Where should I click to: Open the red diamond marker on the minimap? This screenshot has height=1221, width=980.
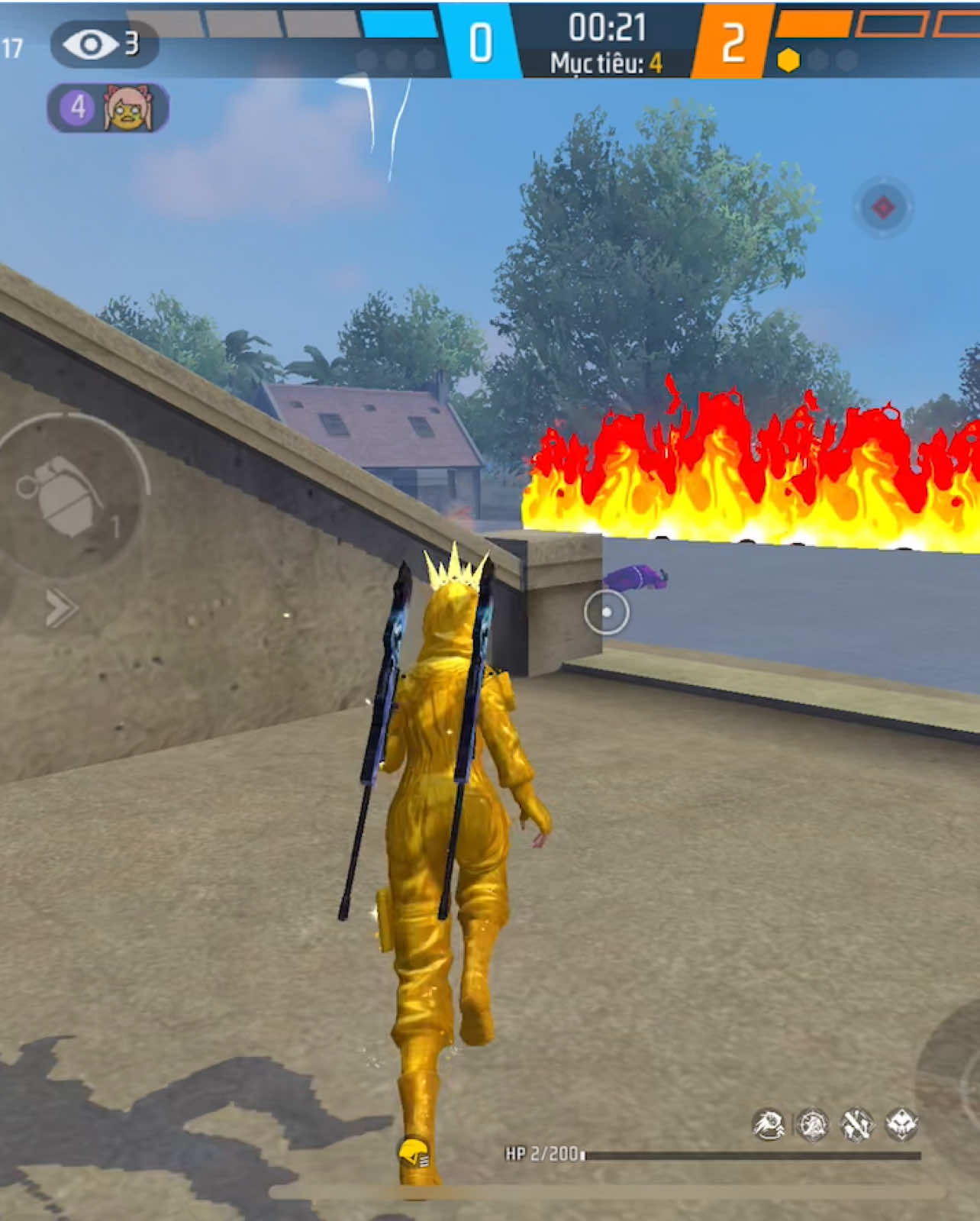click(883, 205)
